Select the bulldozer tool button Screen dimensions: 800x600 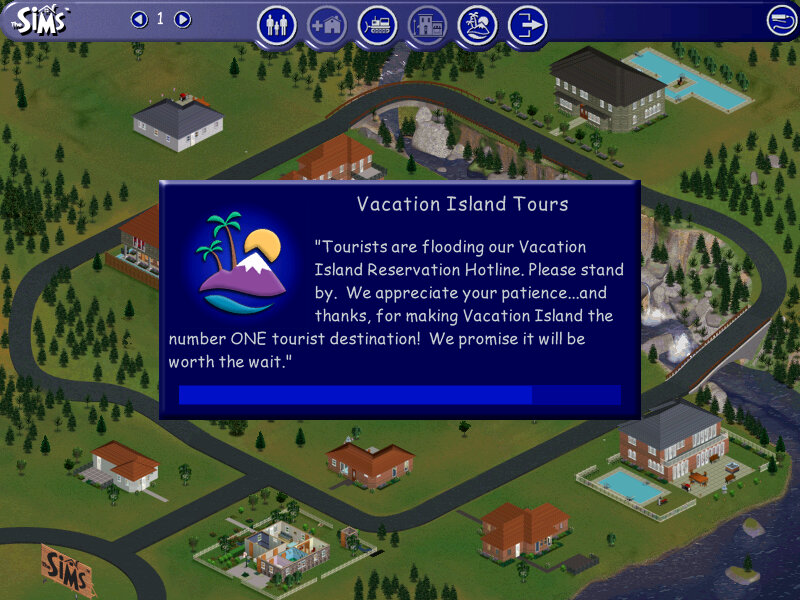pos(377,25)
